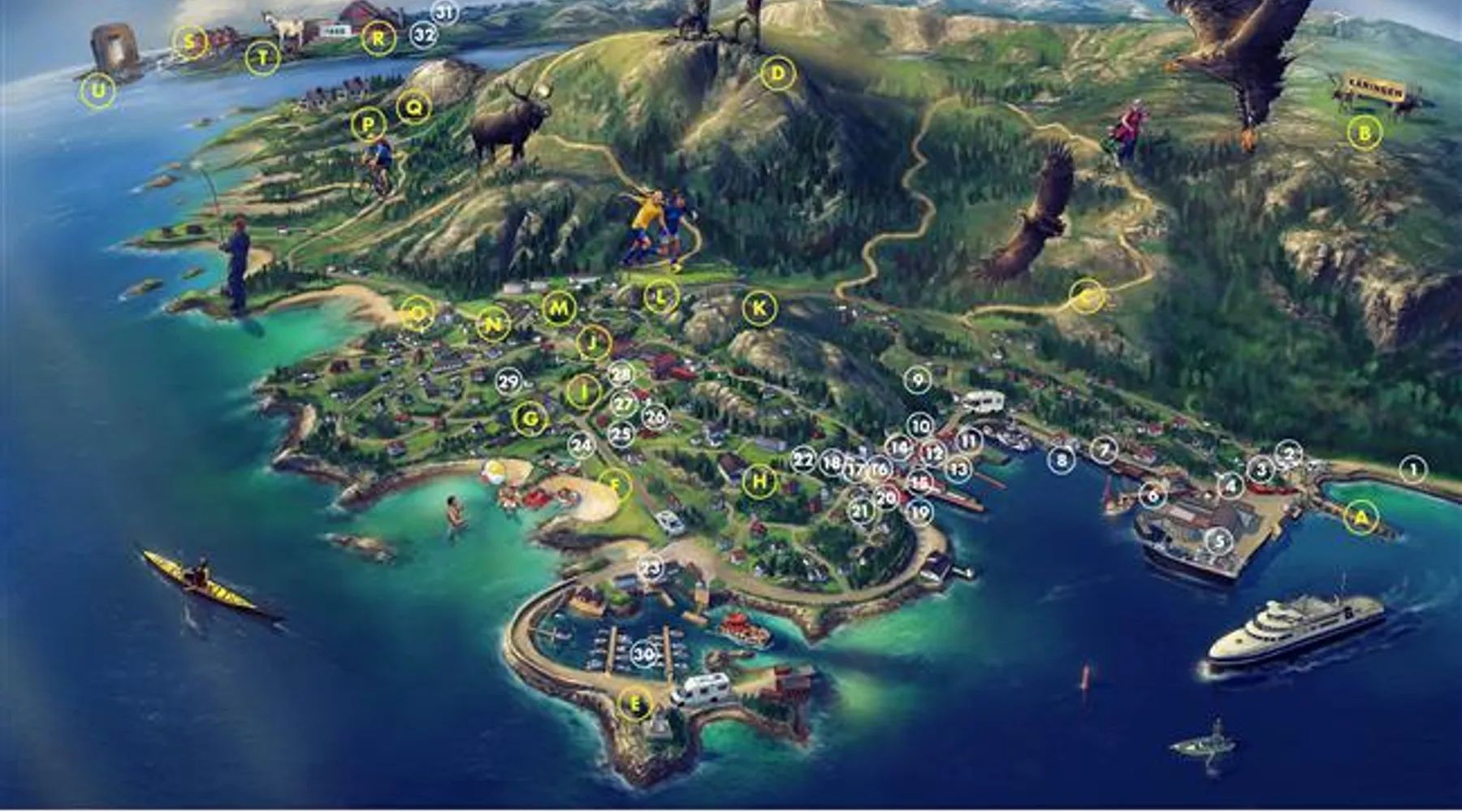Click marker E on the harbor peninsula
1462x812 pixels.
[635, 704]
